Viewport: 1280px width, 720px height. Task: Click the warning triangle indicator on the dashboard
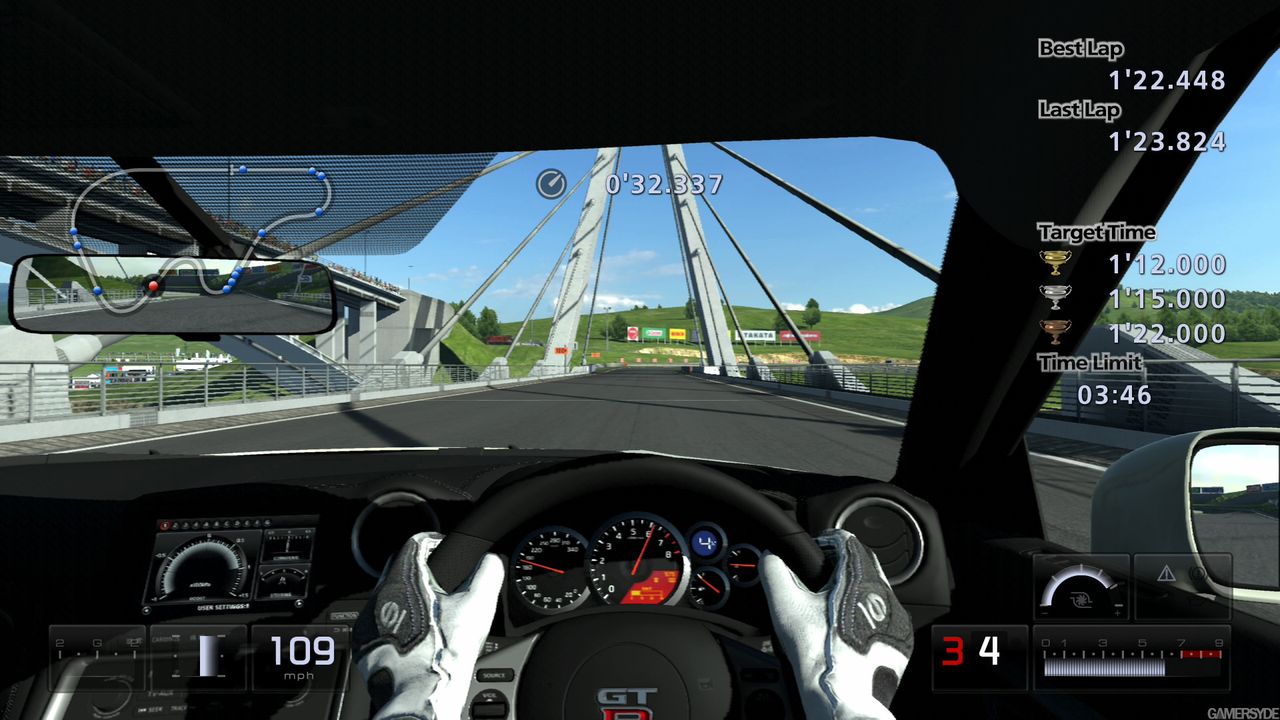click(x=1168, y=571)
